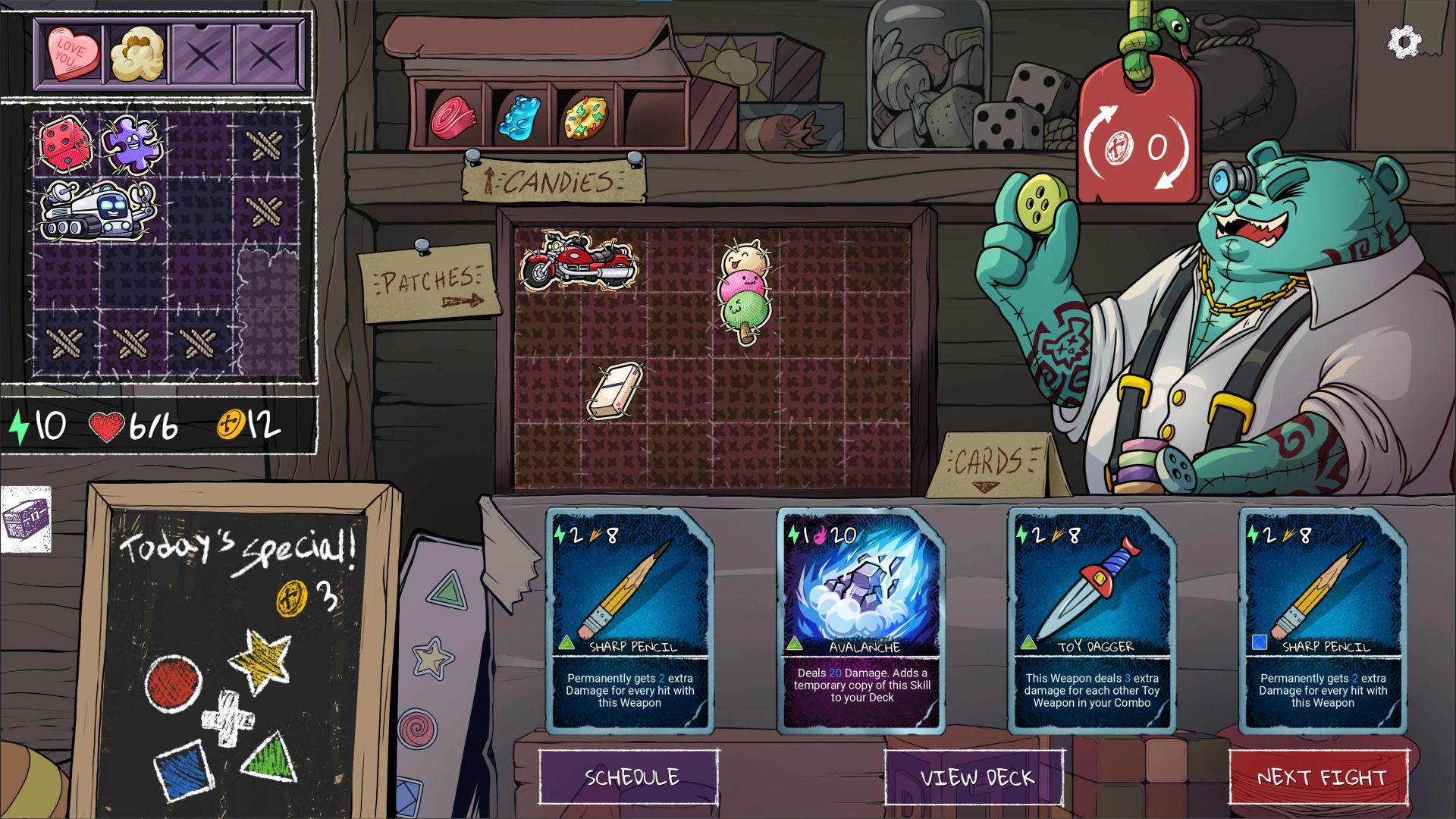Open the Schedule screen
Image resolution: width=1456 pixels, height=819 pixels.
[x=629, y=777]
